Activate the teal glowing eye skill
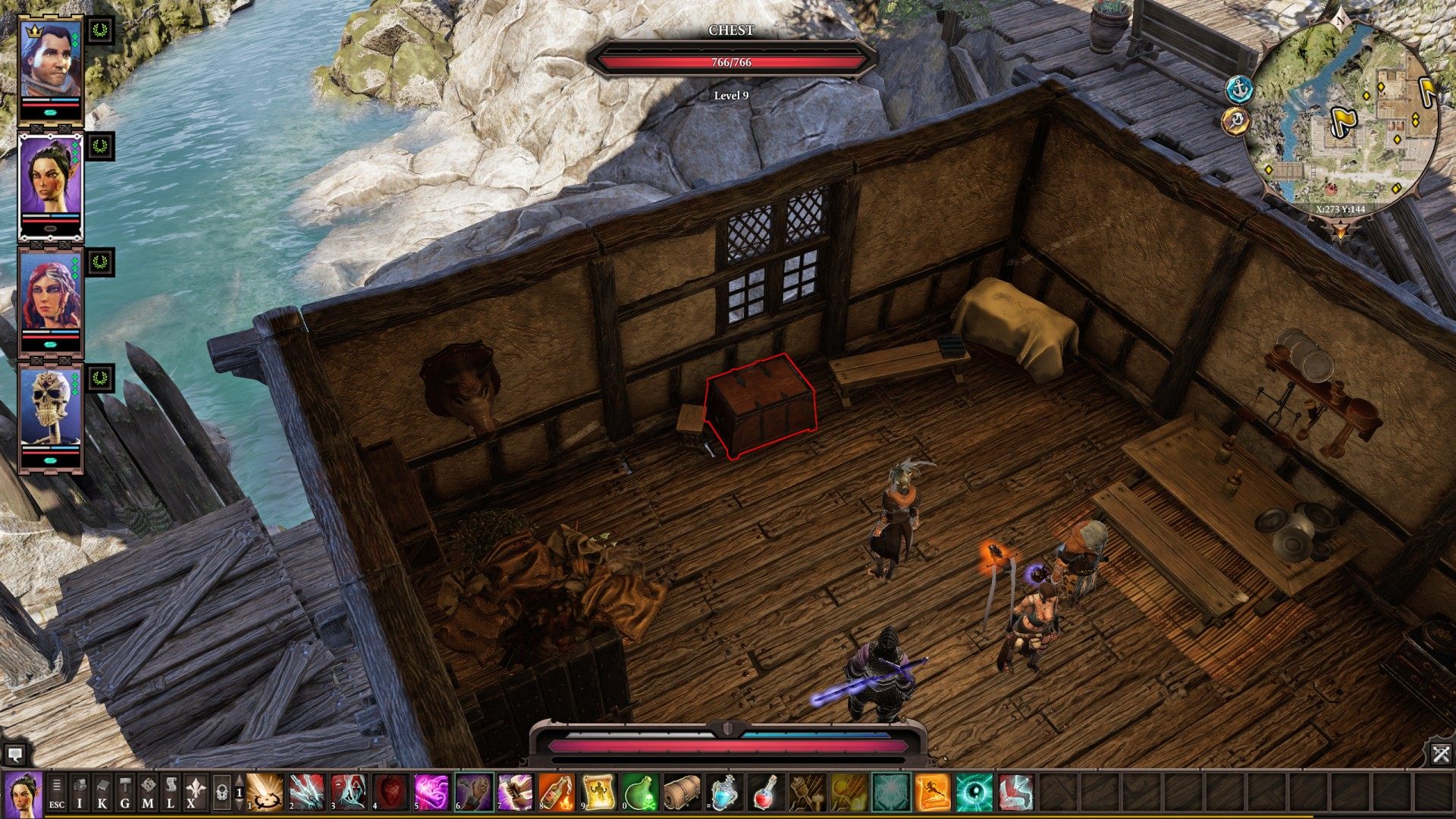1456x819 pixels. click(974, 792)
